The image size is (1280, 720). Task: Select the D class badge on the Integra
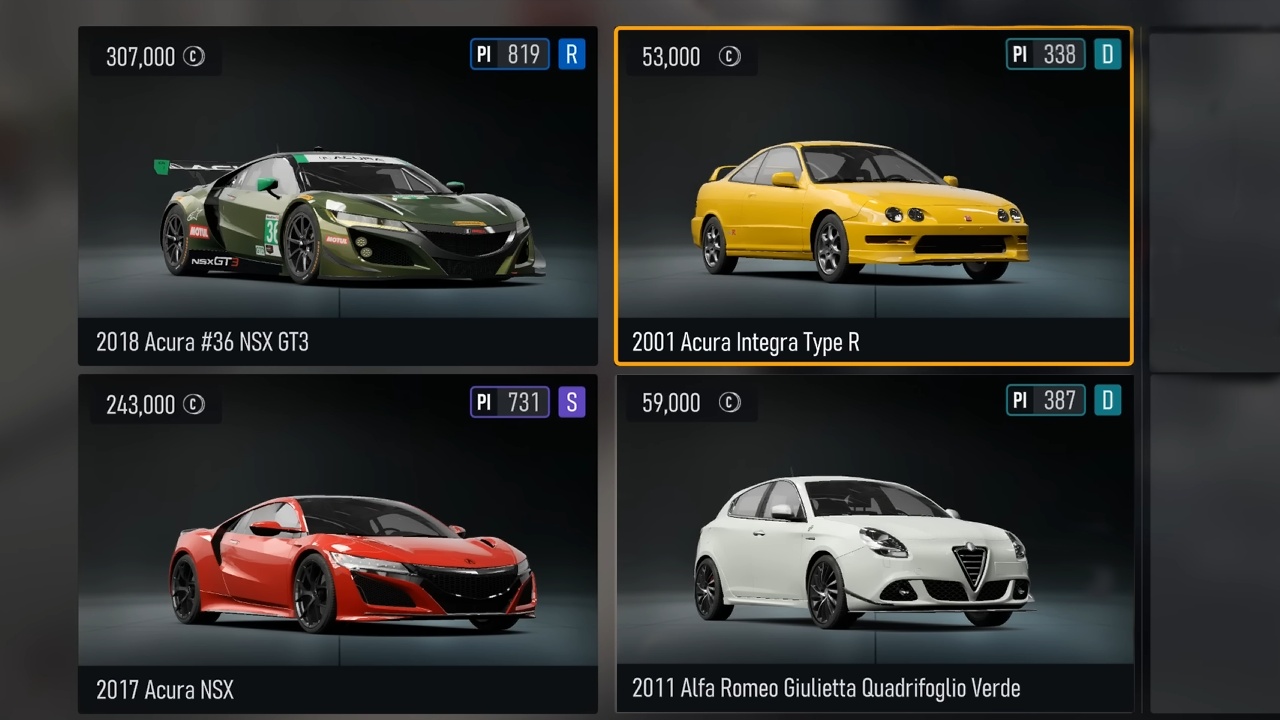pos(1109,55)
